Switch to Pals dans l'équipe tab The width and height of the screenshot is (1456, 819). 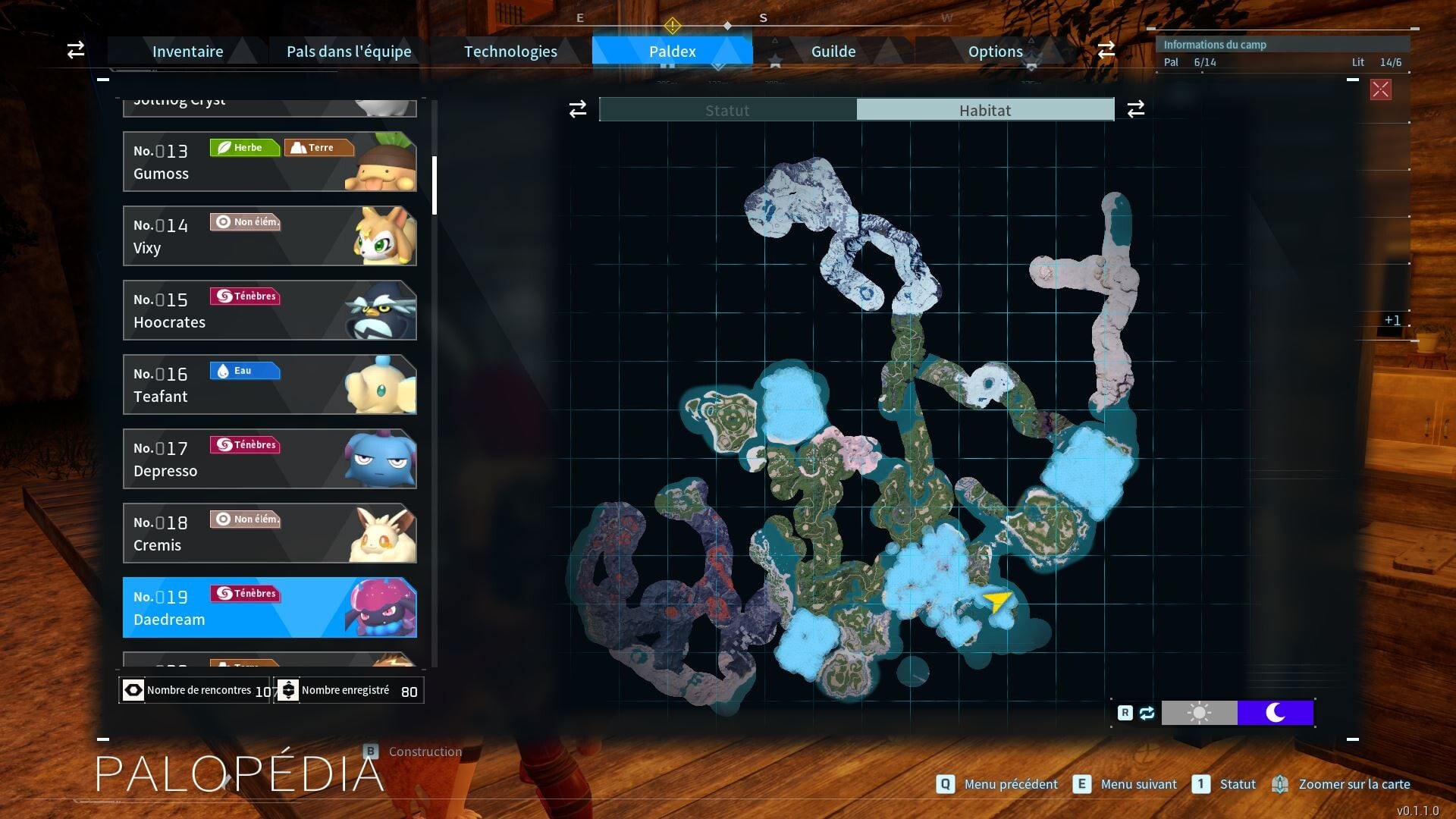[x=349, y=52]
